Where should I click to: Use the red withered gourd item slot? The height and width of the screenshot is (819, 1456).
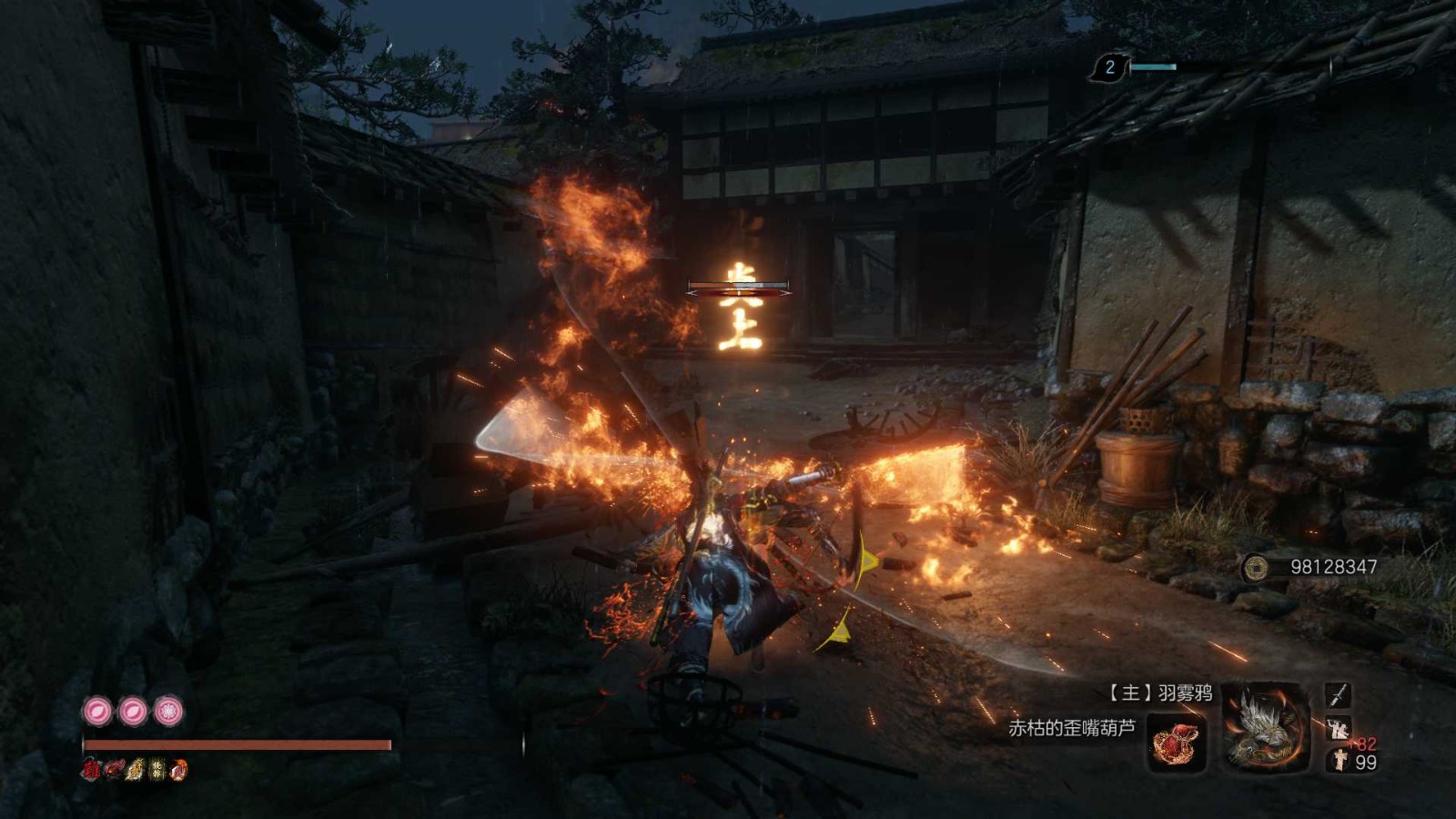(1177, 742)
